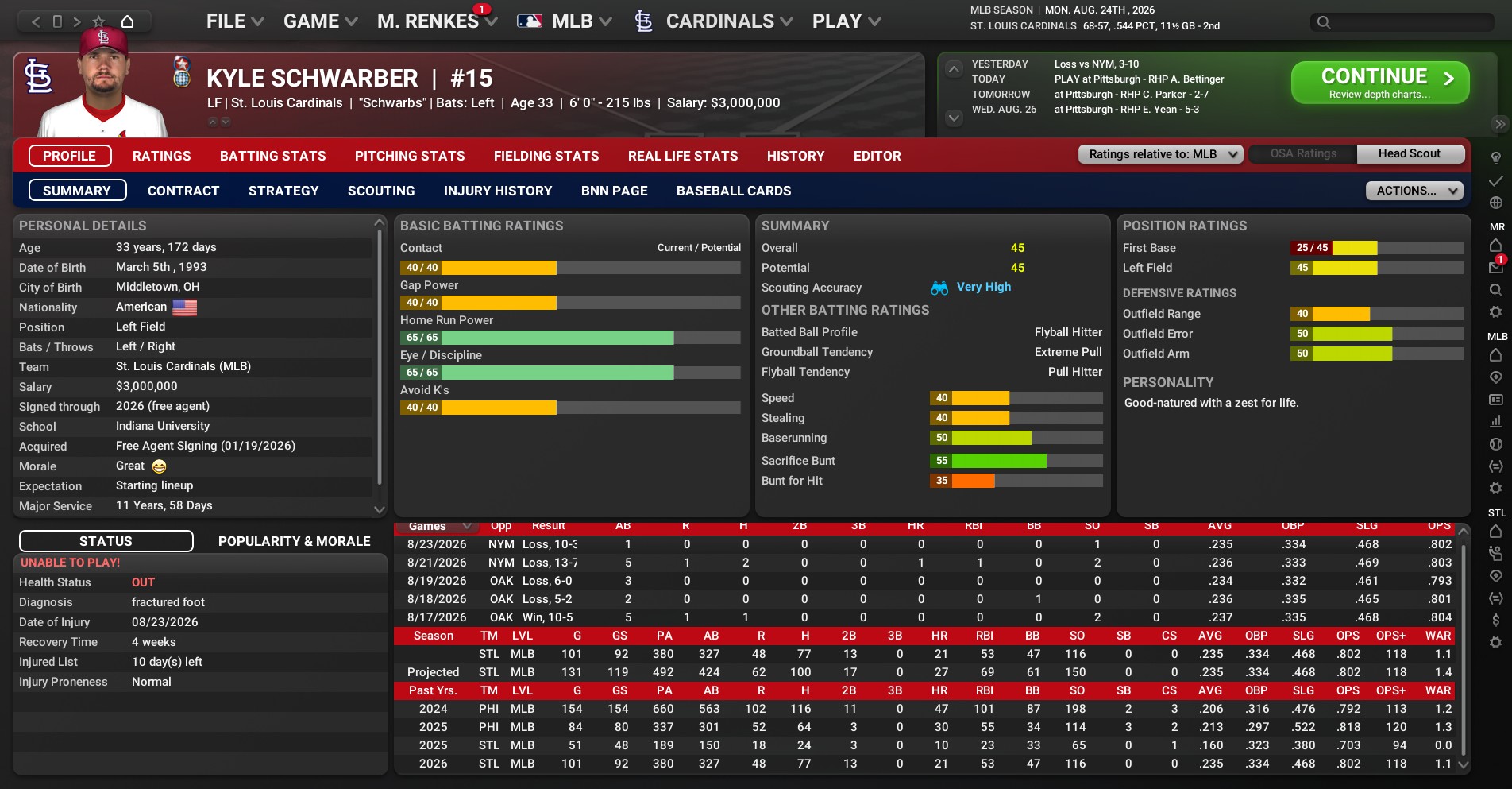Open the Injury History sub-tab
The width and height of the screenshot is (1512, 789).
pyautogui.click(x=498, y=191)
